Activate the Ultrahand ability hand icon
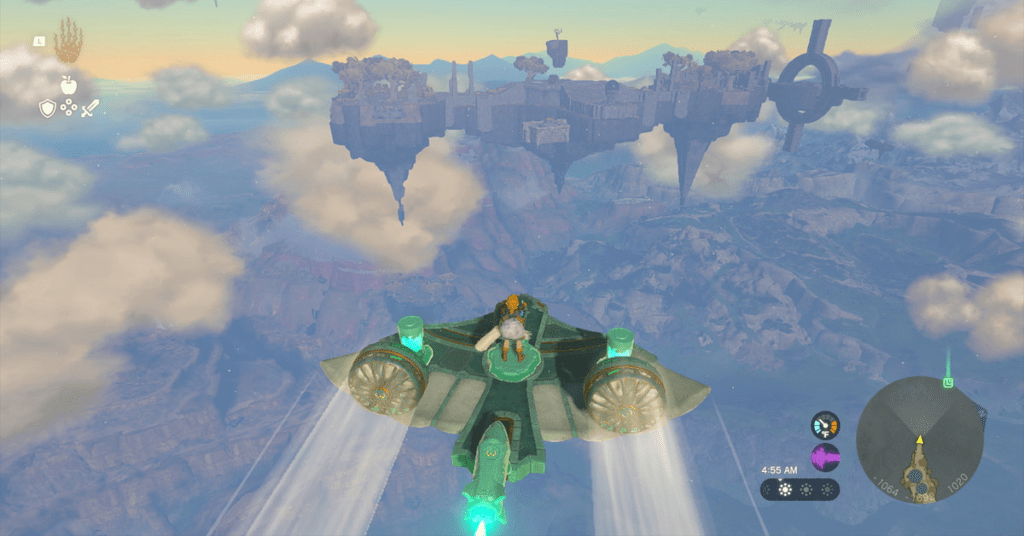 coord(68,42)
